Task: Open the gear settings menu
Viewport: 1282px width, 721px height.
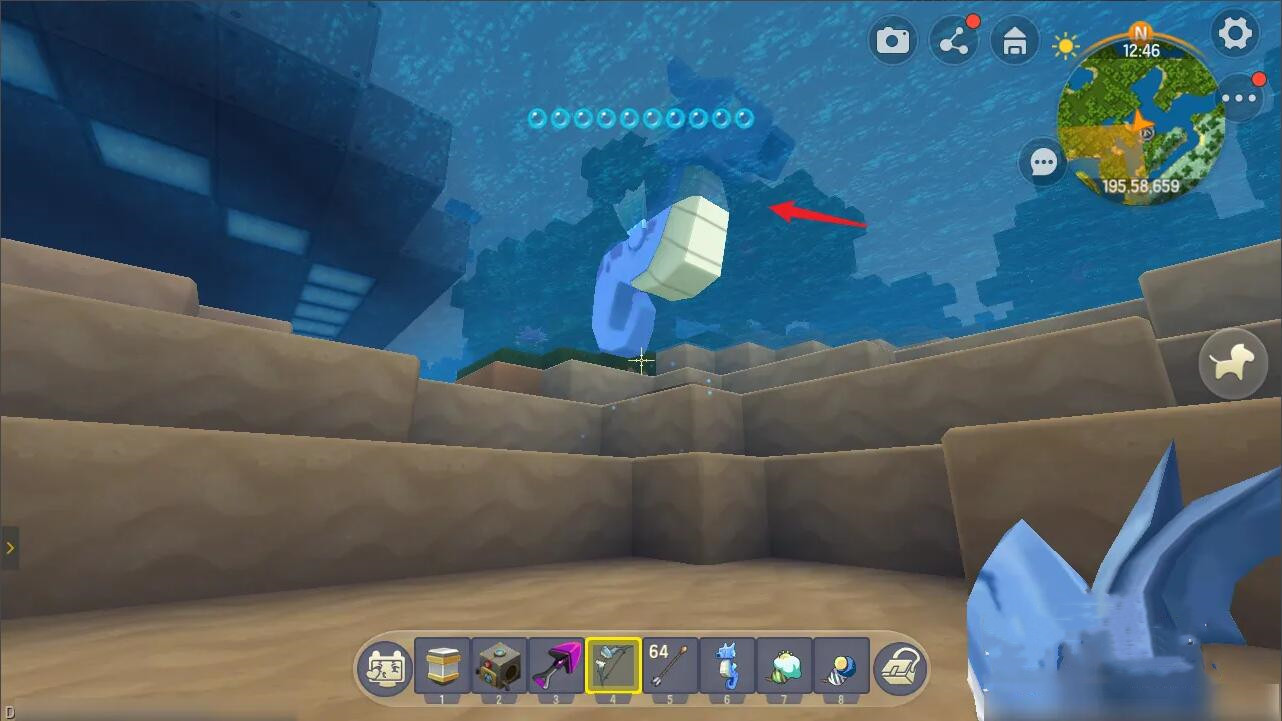Action: pos(1235,34)
